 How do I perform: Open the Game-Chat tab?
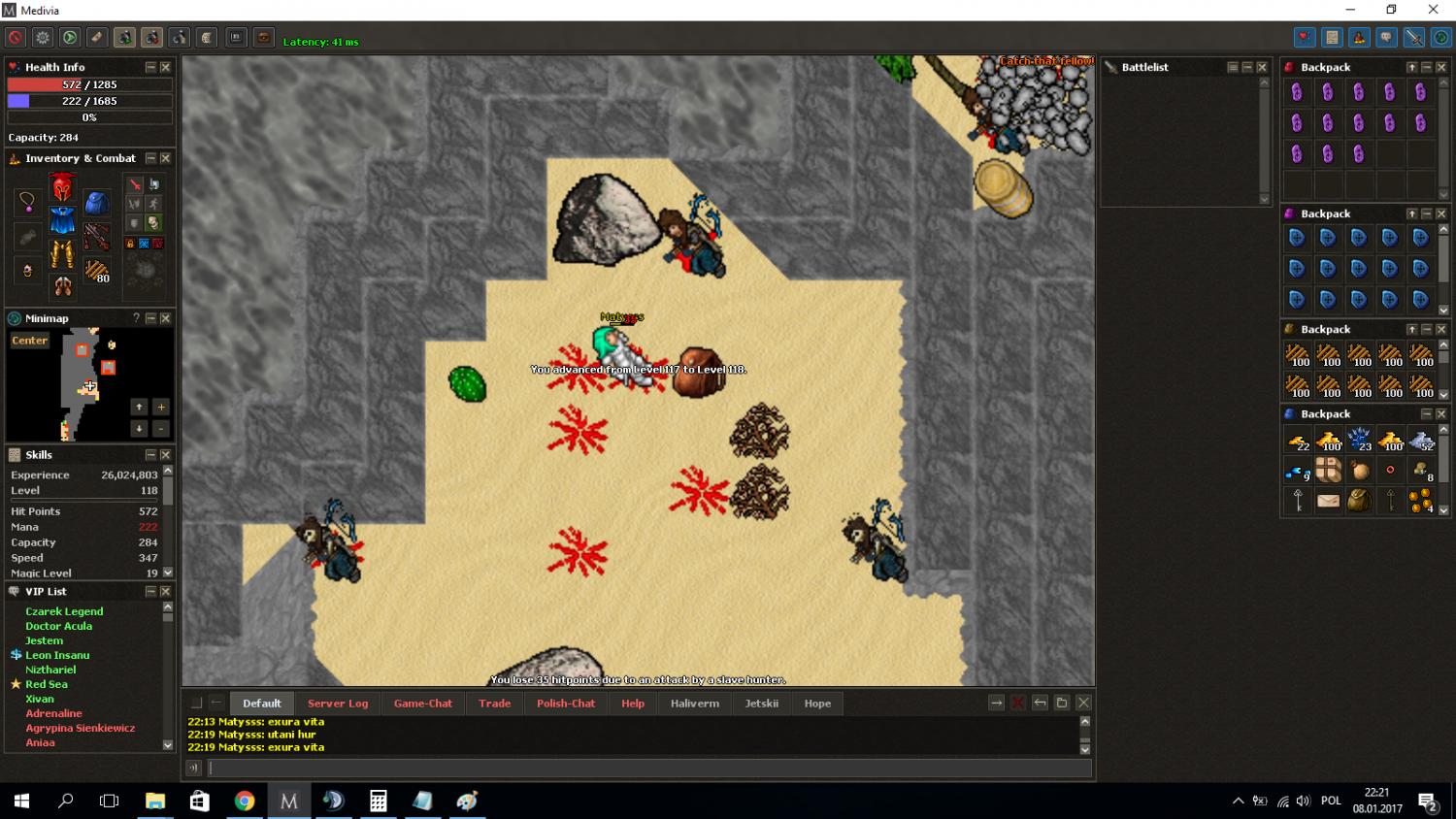pos(422,704)
